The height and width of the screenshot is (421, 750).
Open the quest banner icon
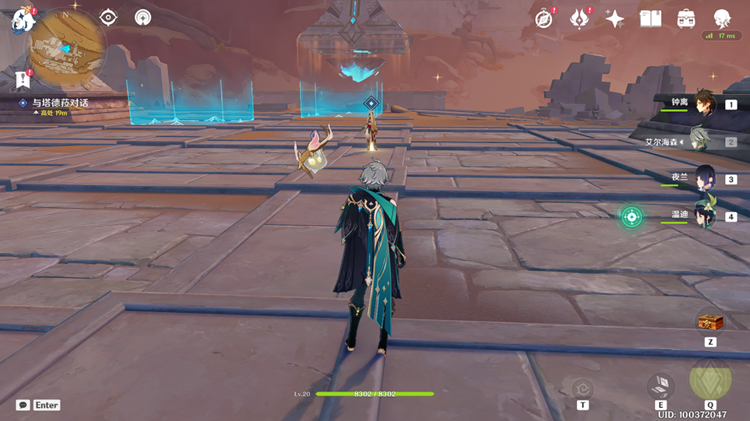click(x=22, y=79)
